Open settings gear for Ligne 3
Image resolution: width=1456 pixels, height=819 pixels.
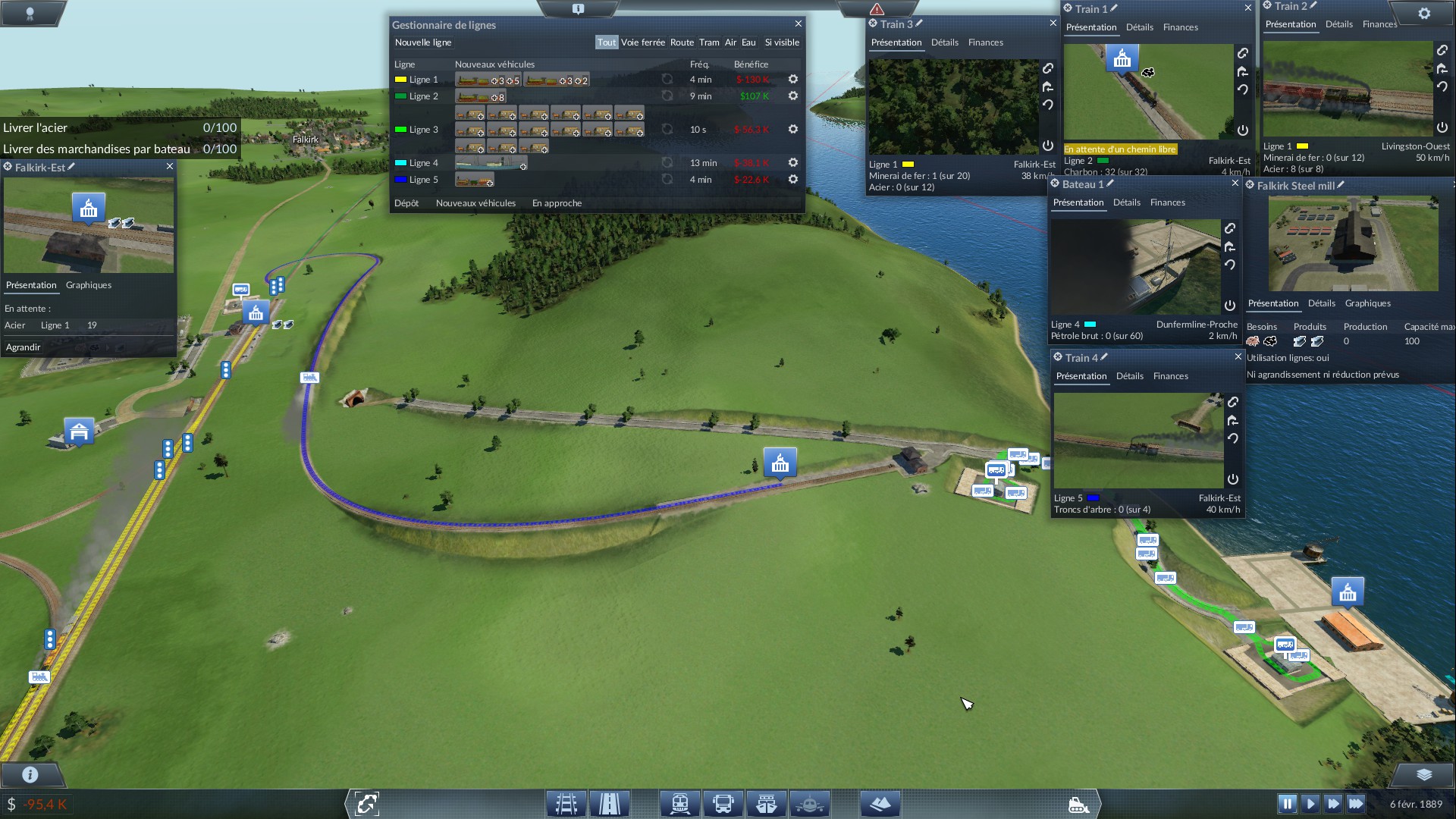(x=793, y=130)
